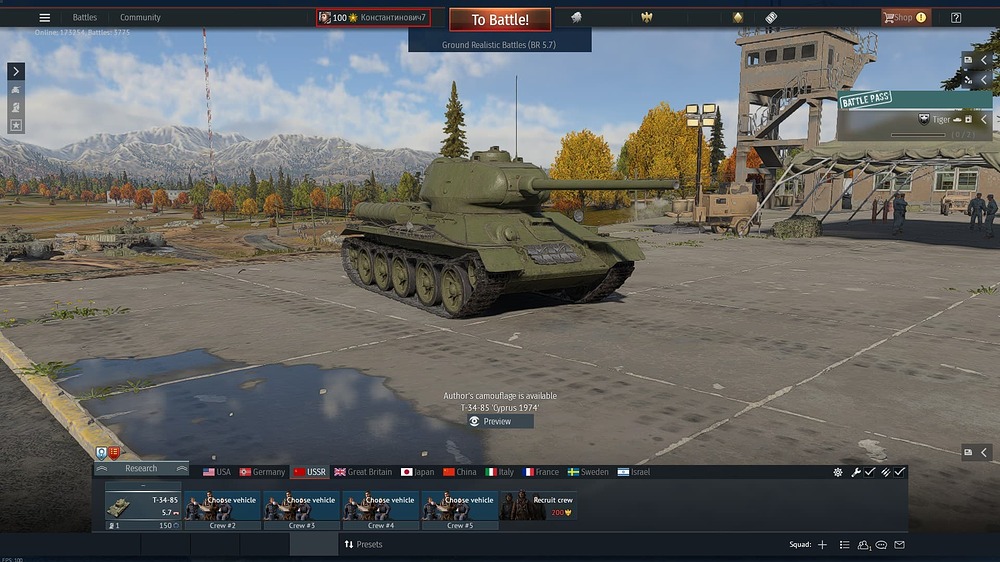Open the player profile Константинович7
The width and height of the screenshot is (1000, 562).
tap(373, 17)
